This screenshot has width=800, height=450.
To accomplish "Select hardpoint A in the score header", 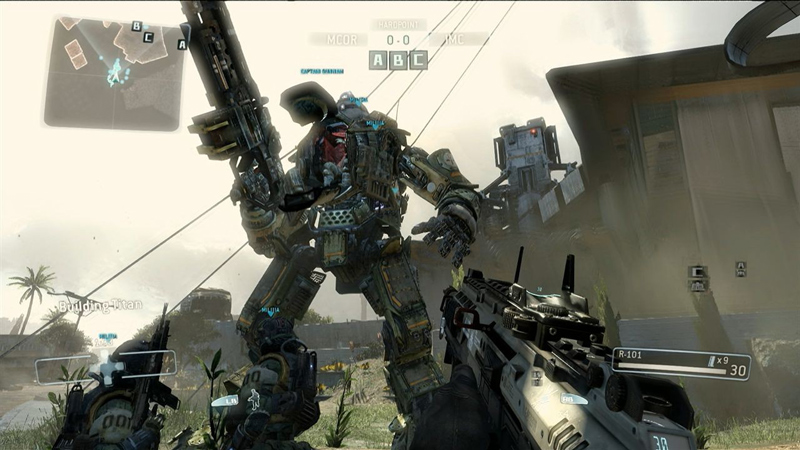I will 378,60.
